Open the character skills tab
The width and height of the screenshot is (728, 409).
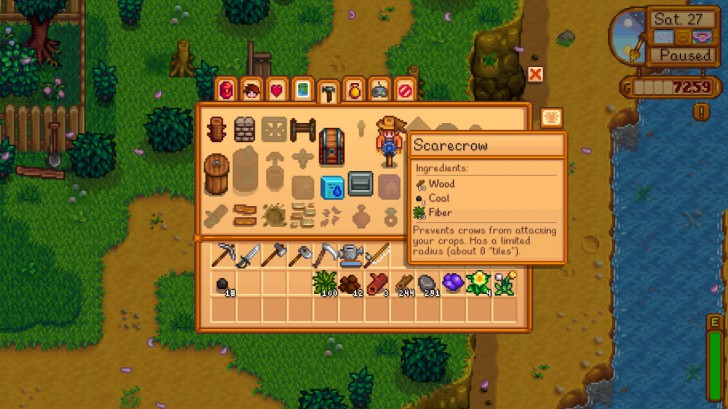[x=251, y=91]
